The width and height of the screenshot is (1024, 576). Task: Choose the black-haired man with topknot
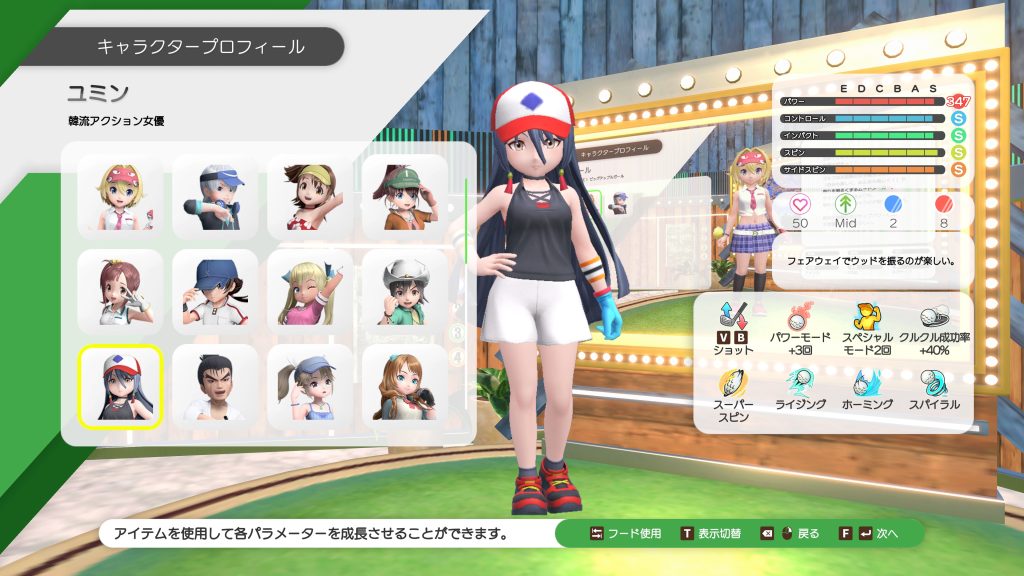(x=215, y=387)
